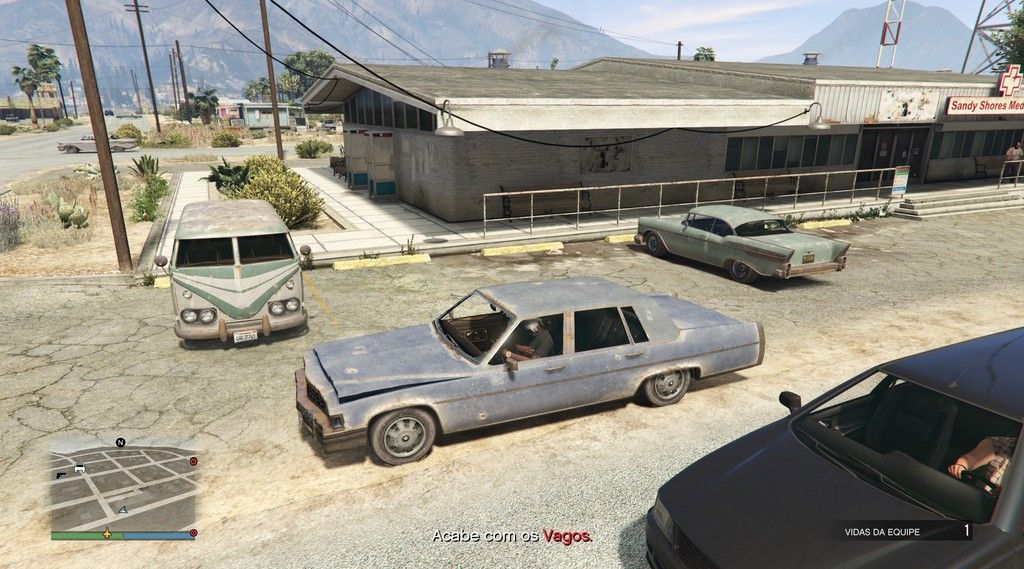Select the white car blip on minimap
Image resolution: width=1024 pixels, height=569 pixels.
tap(80, 468)
